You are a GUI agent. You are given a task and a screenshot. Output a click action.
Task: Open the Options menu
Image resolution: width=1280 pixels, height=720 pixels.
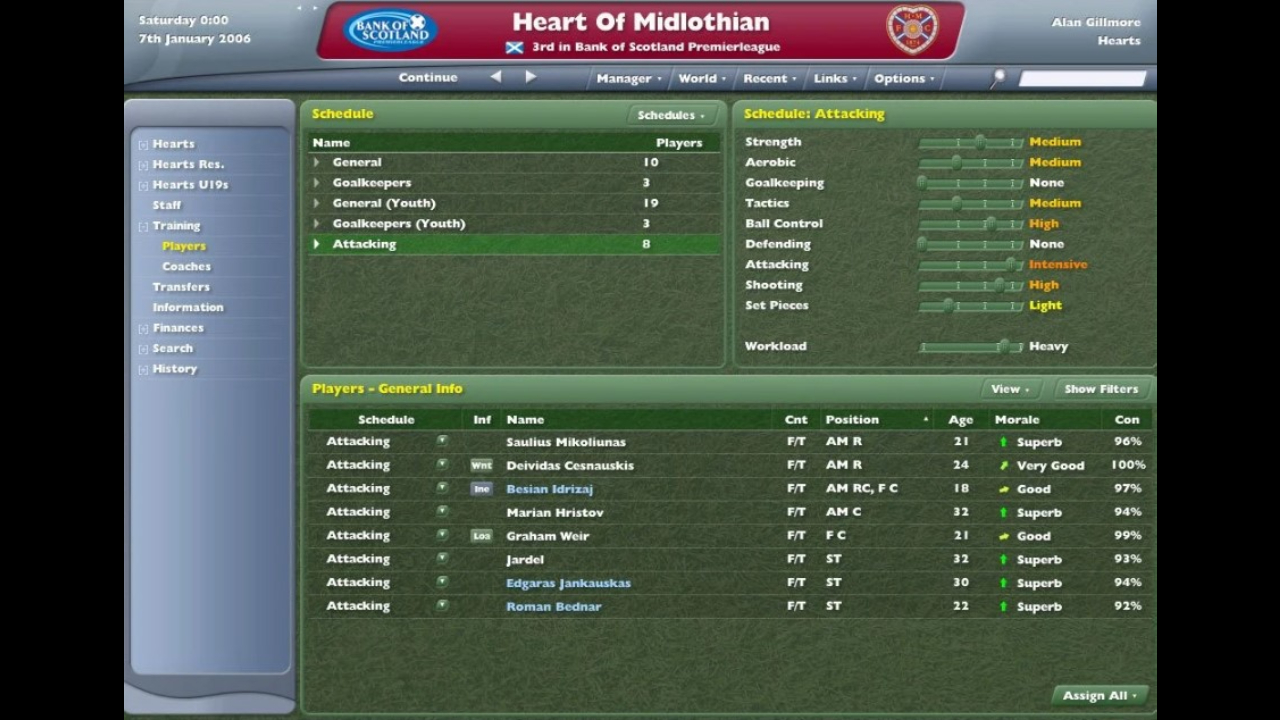[x=903, y=78]
